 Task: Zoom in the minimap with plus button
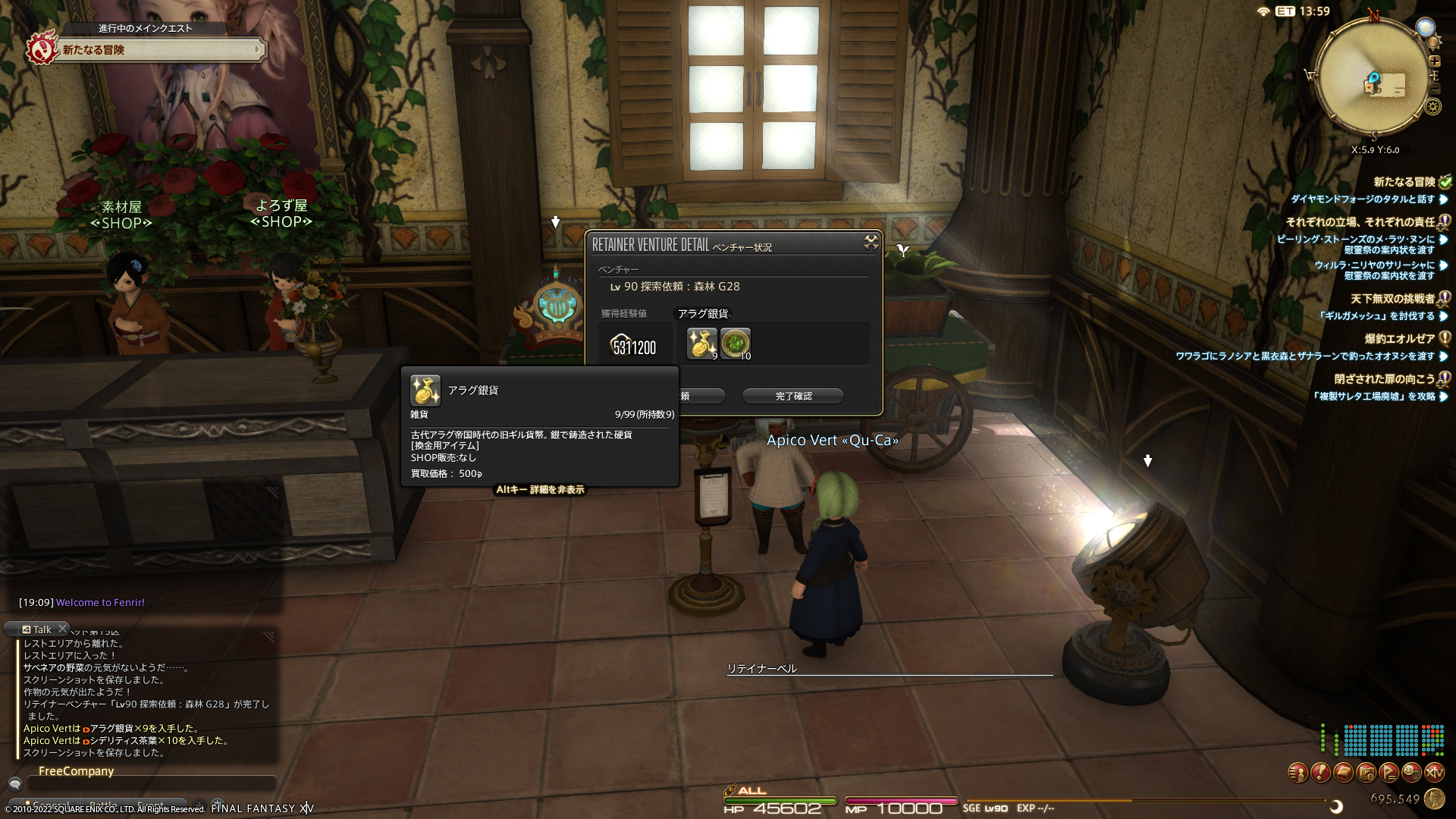point(1434,61)
